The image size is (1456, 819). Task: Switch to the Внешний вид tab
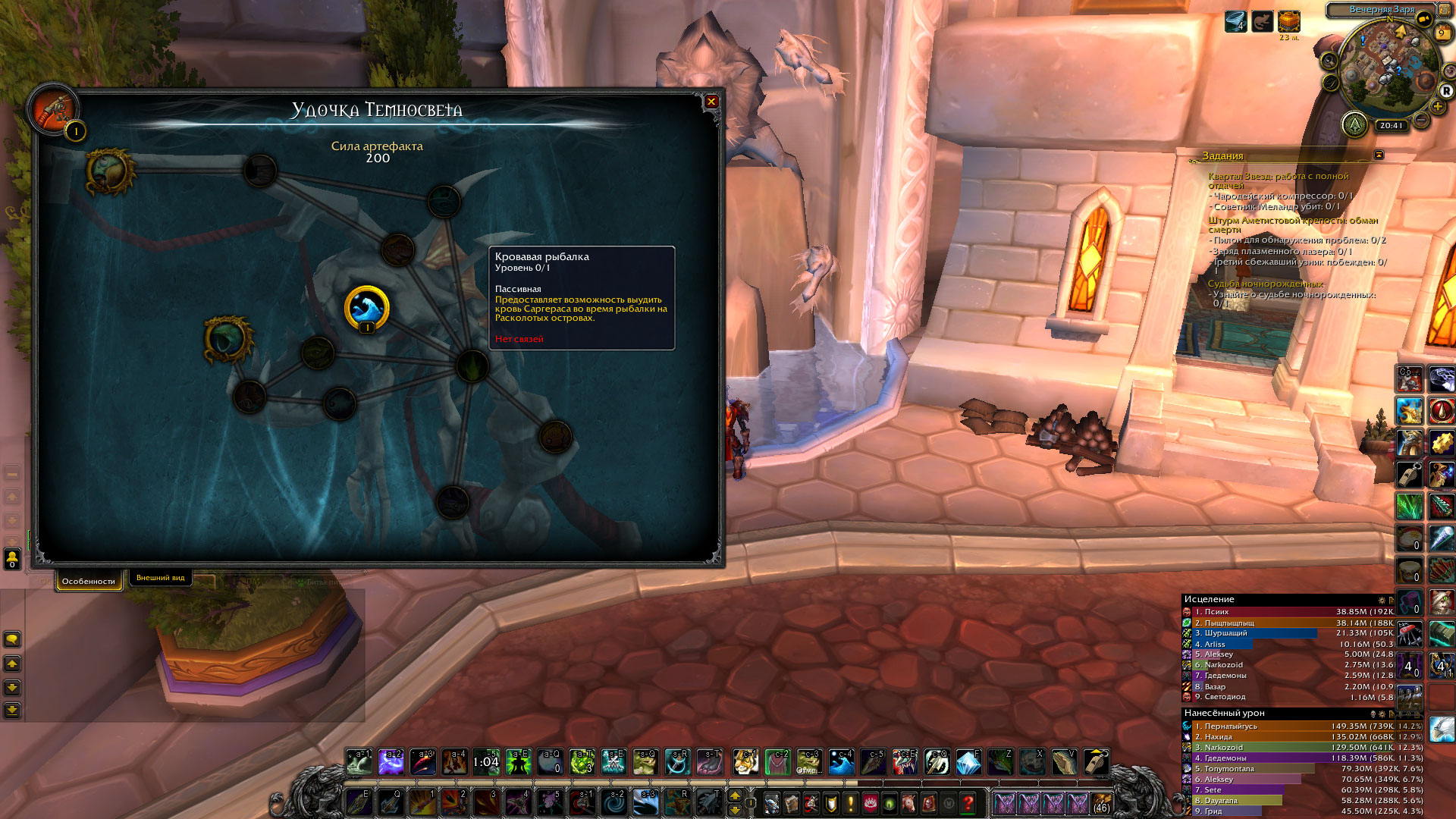click(x=160, y=578)
